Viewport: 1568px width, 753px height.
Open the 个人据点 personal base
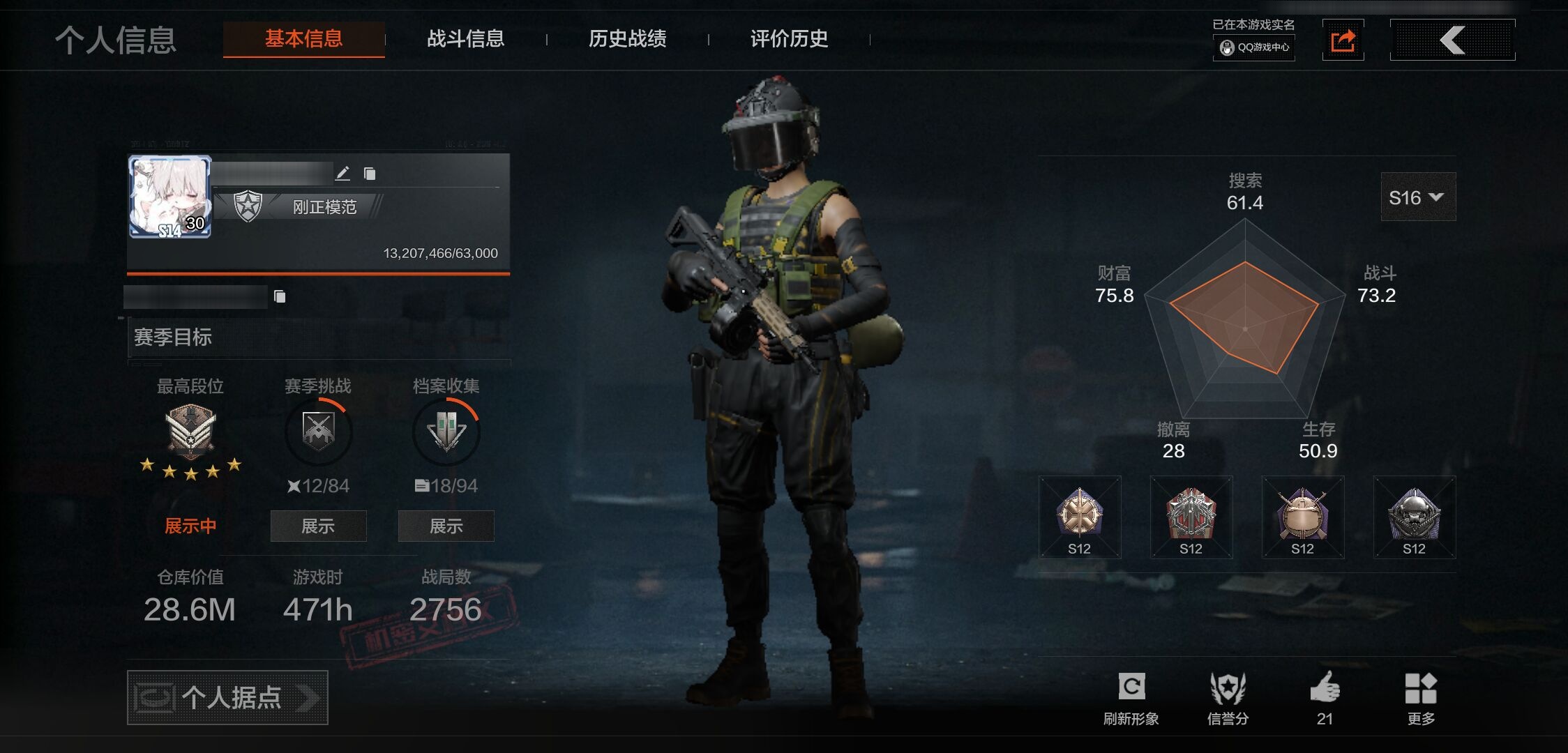[x=227, y=697]
